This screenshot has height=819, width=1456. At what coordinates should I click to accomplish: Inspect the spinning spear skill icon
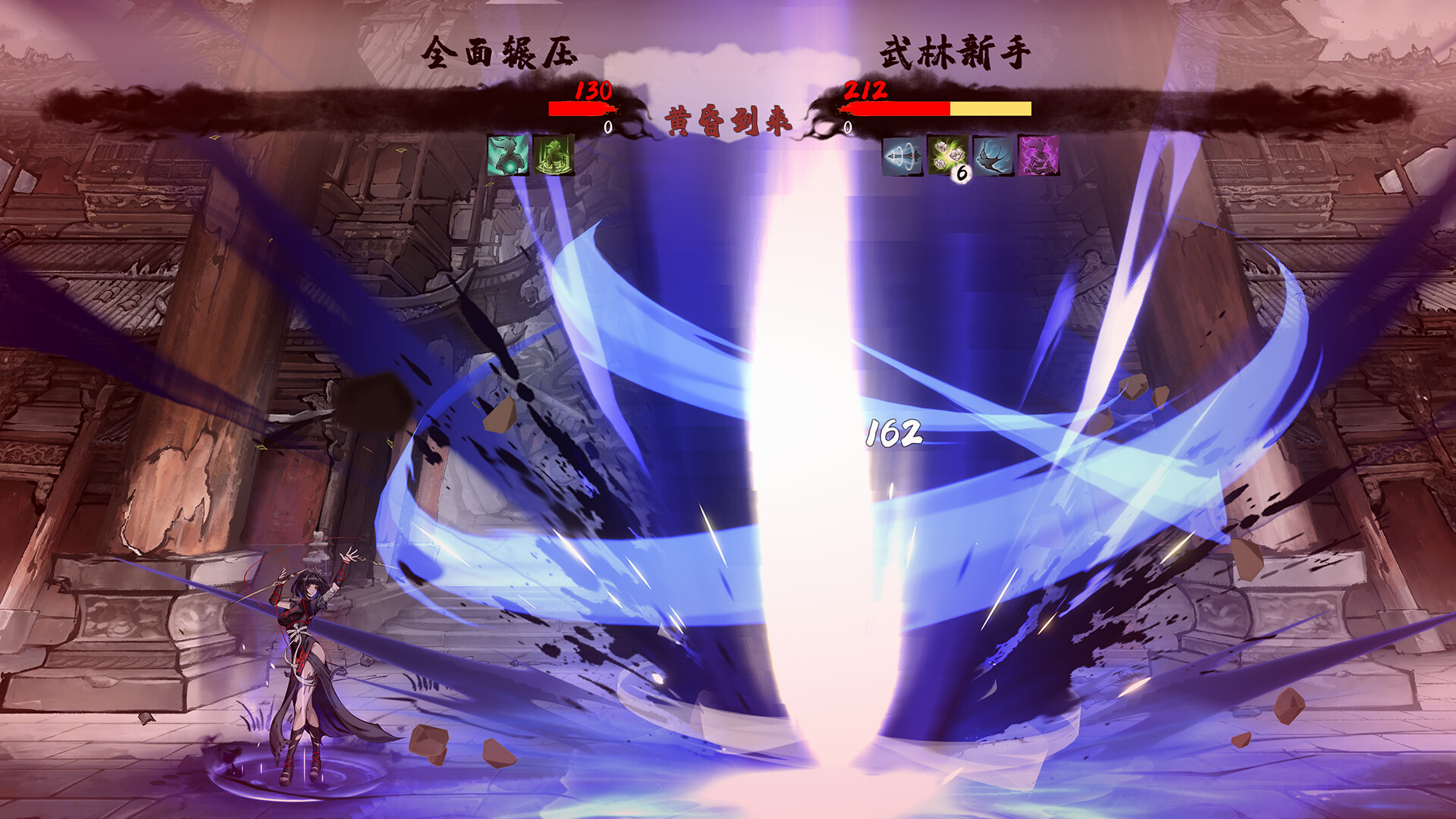(902, 157)
